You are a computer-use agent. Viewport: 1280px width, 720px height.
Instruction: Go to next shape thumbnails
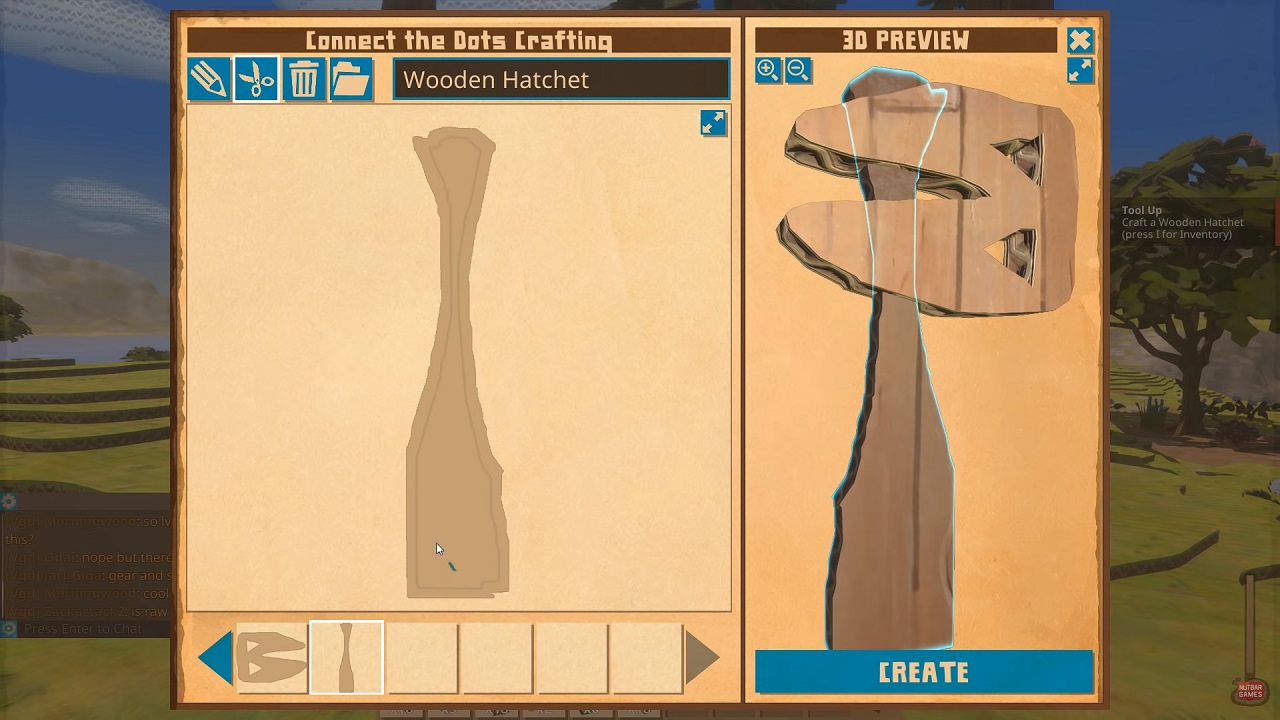(x=703, y=657)
